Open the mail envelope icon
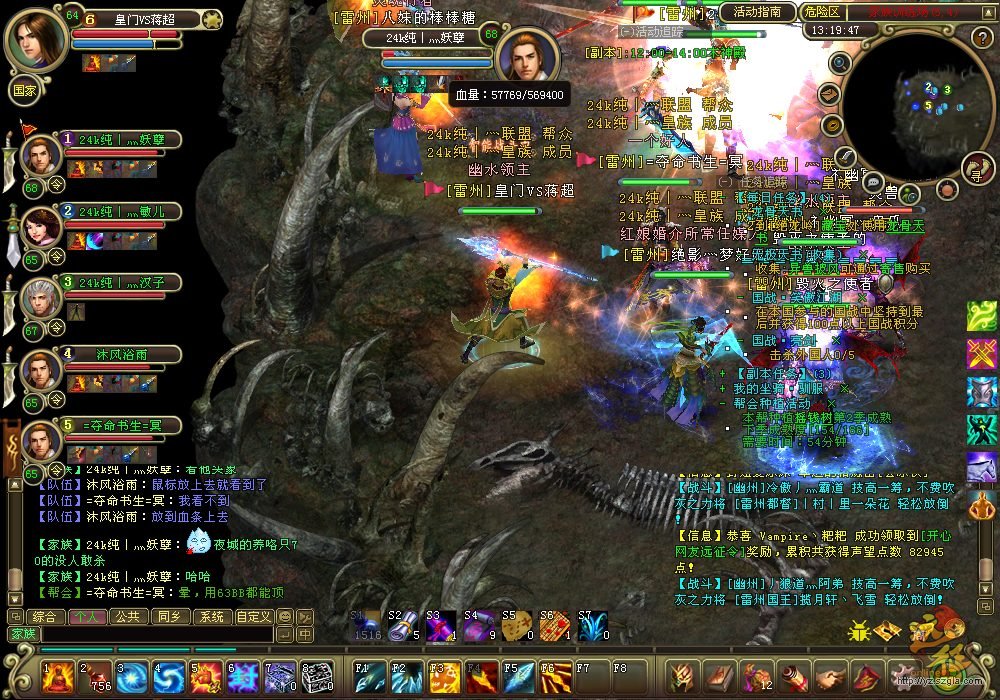The width and height of the screenshot is (1000, 700). tap(828, 94)
